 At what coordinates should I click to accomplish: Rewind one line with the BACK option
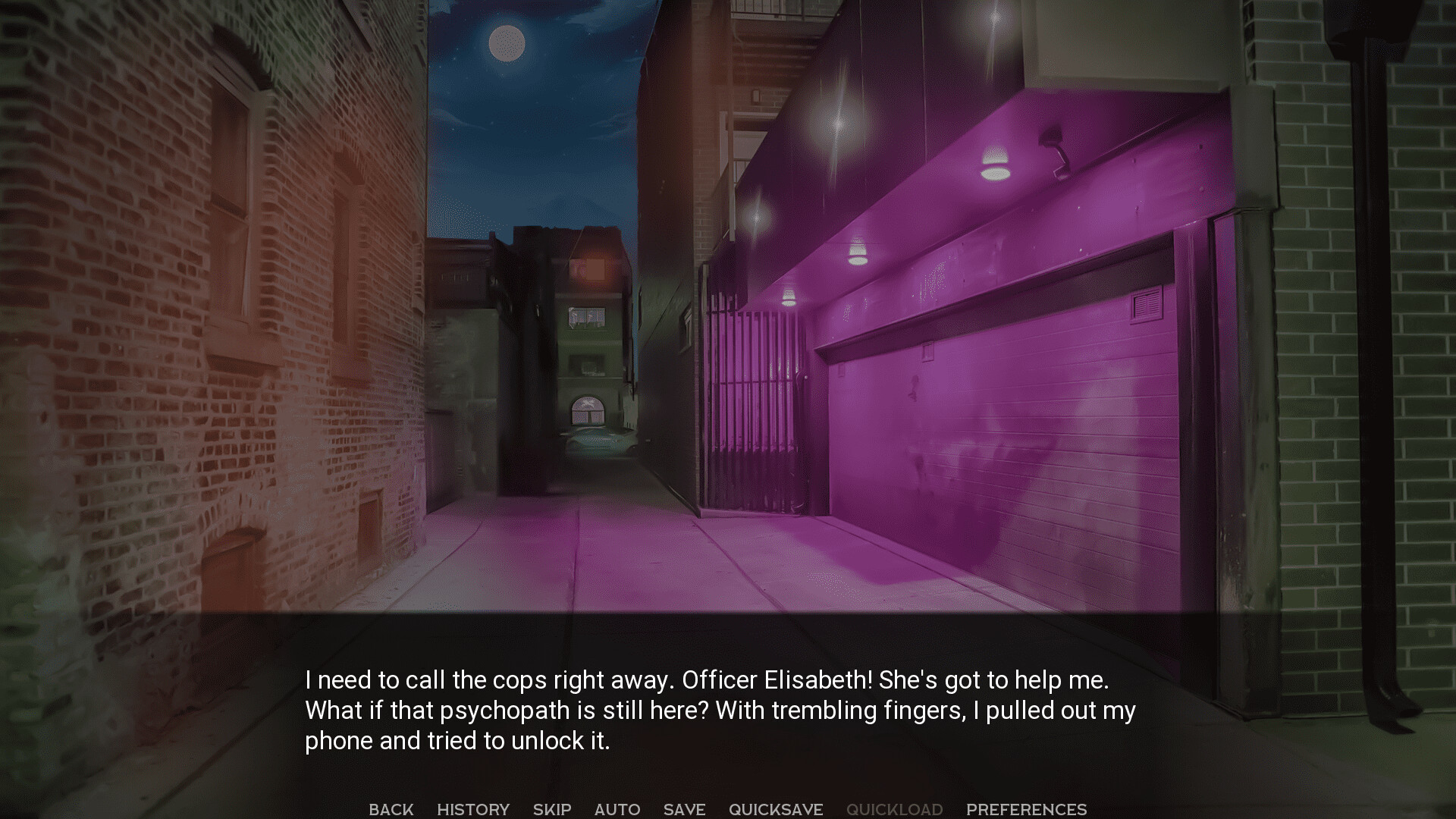[391, 809]
